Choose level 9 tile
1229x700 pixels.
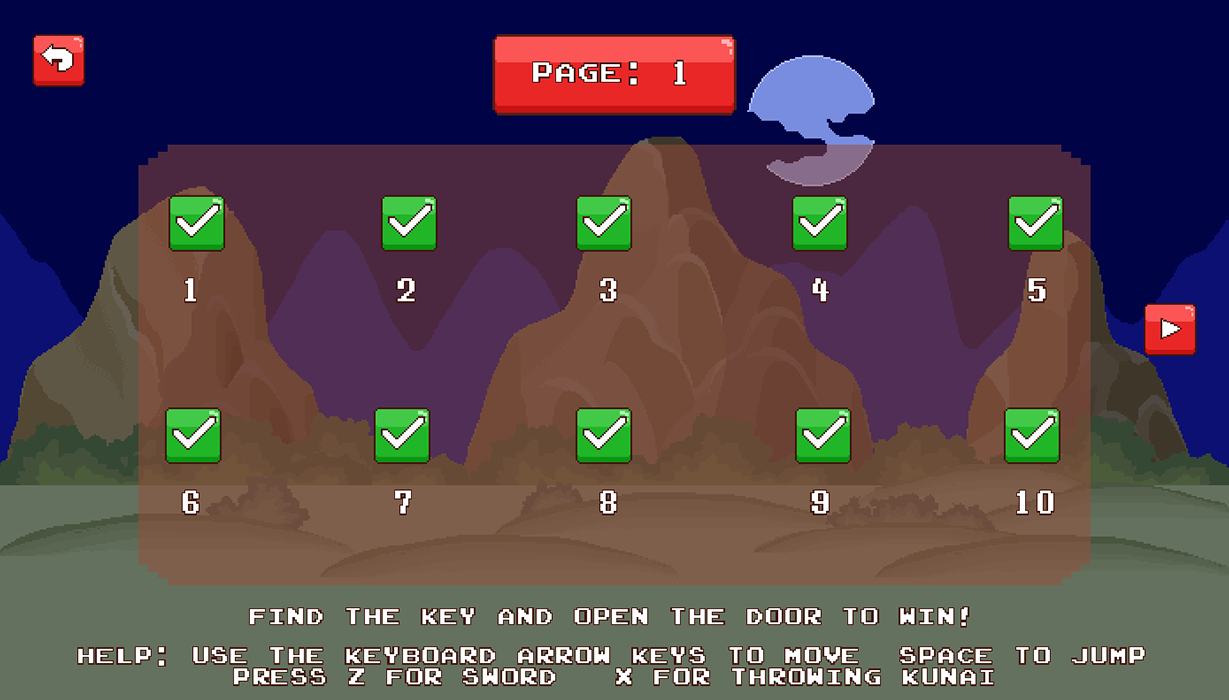pos(823,436)
